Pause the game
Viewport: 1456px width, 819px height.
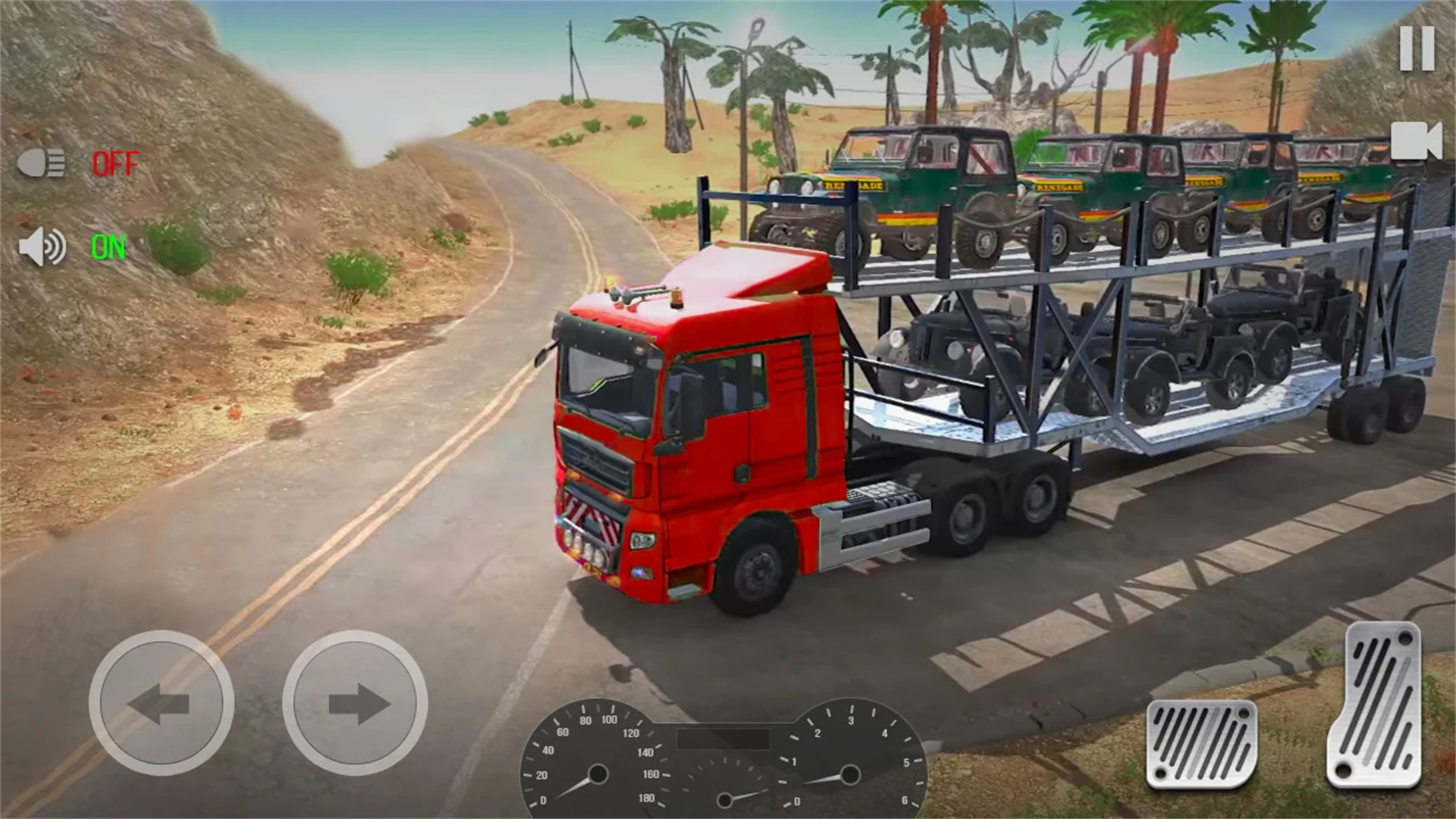click(x=1416, y=49)
